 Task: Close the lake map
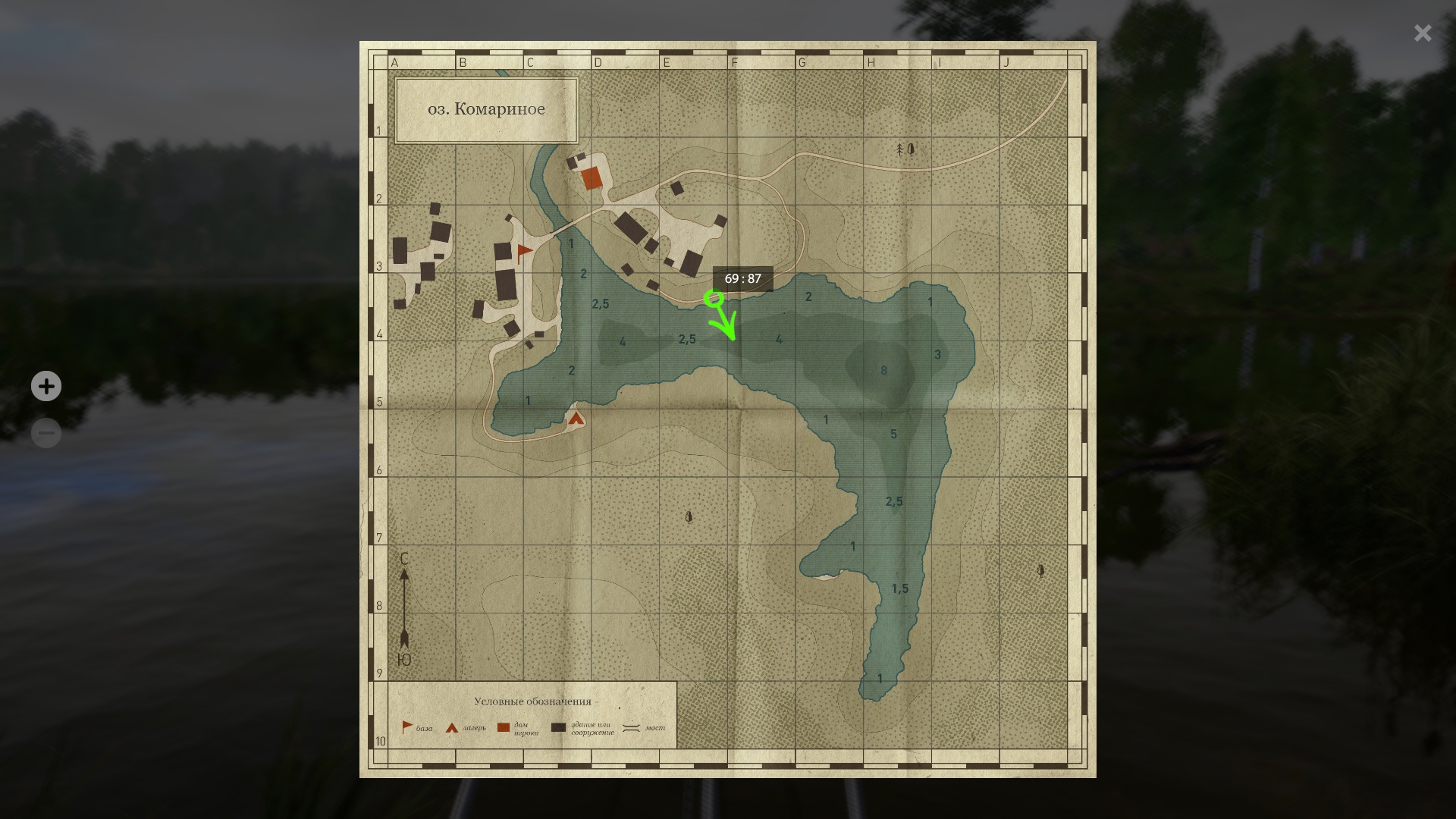[1422, 33]
